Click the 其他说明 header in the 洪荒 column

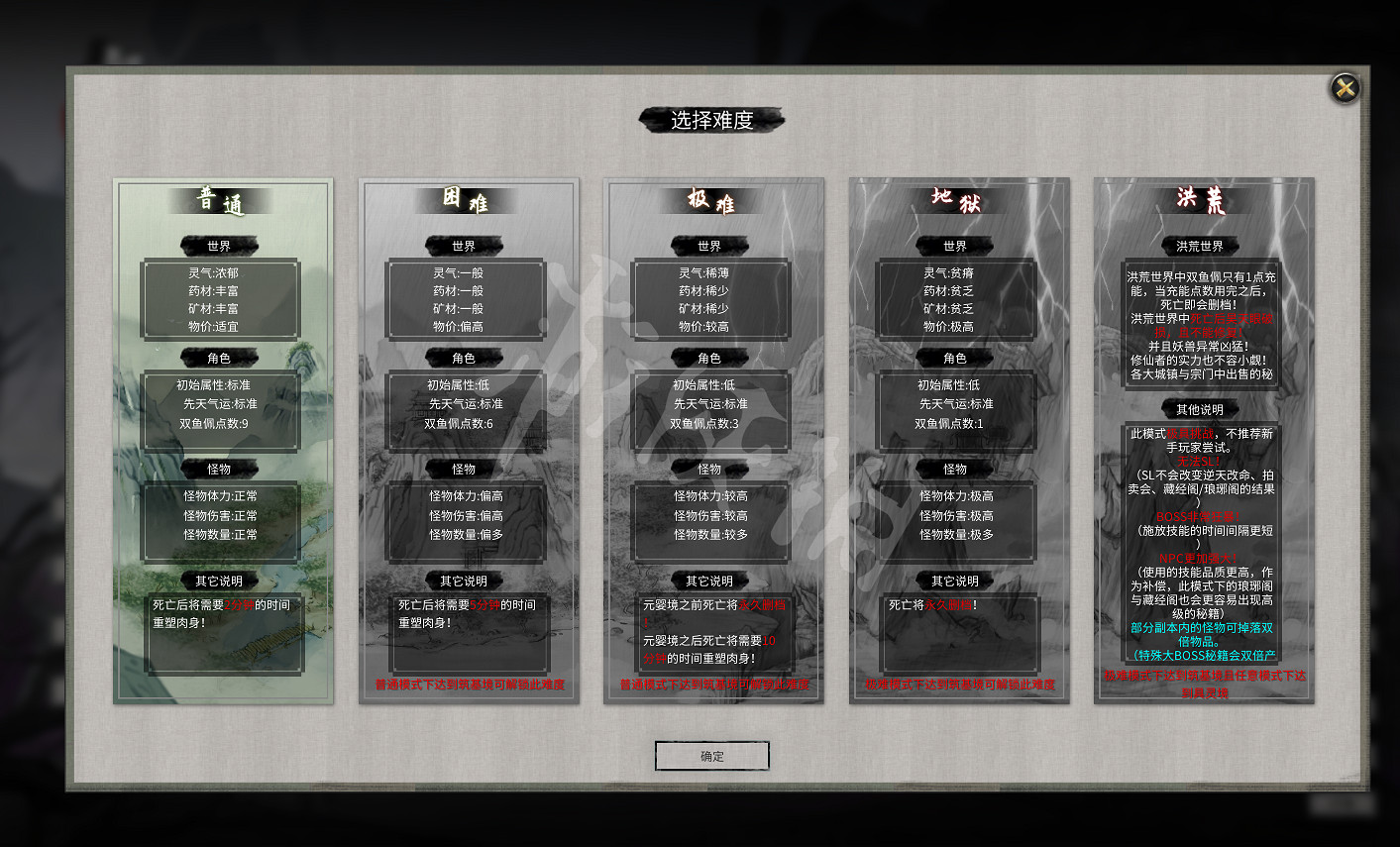[1200, 409]
